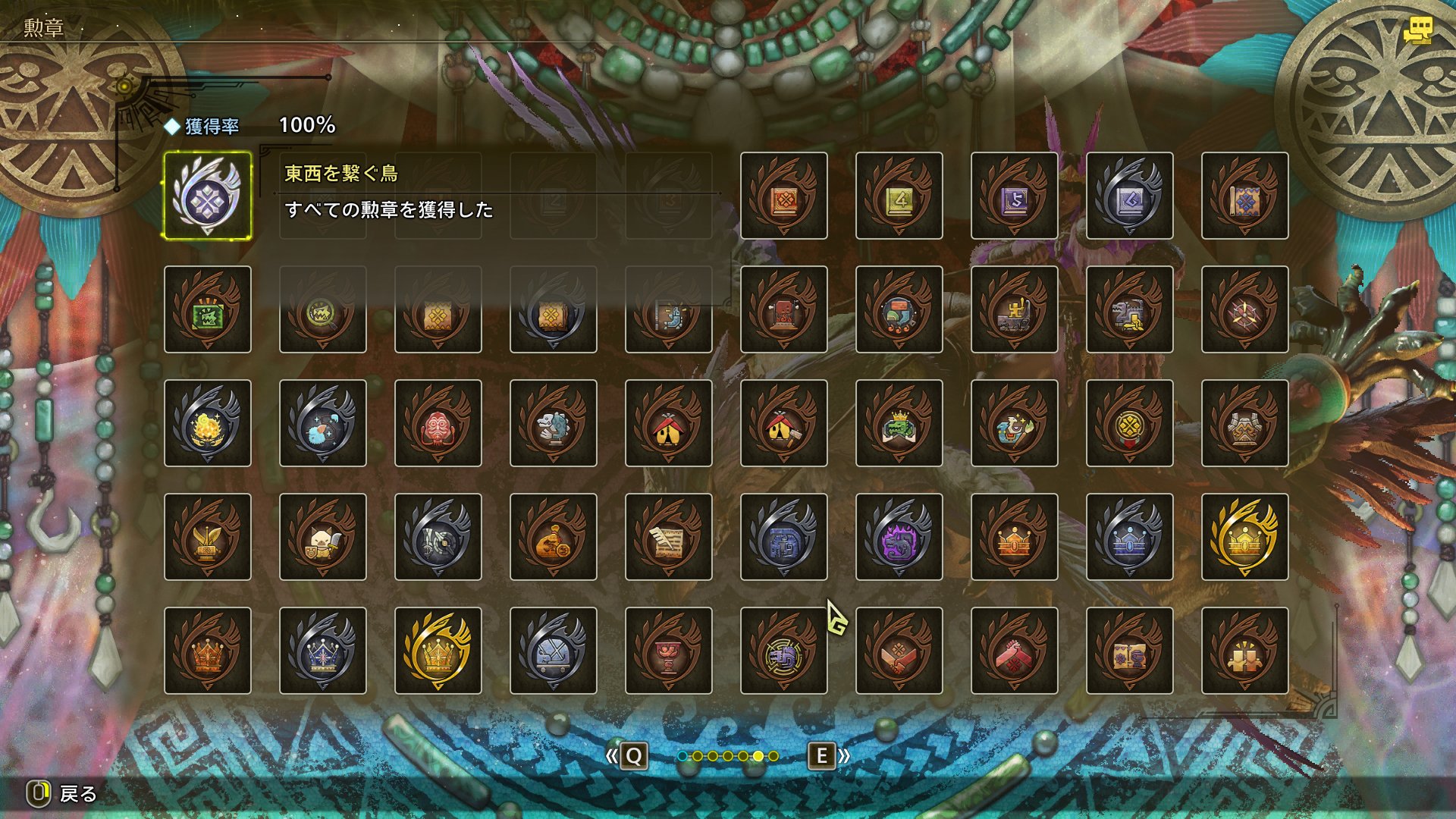The image size is (1456, 819).
Task: Select the arm-wrestling red medal
Action: point(1014,651)
